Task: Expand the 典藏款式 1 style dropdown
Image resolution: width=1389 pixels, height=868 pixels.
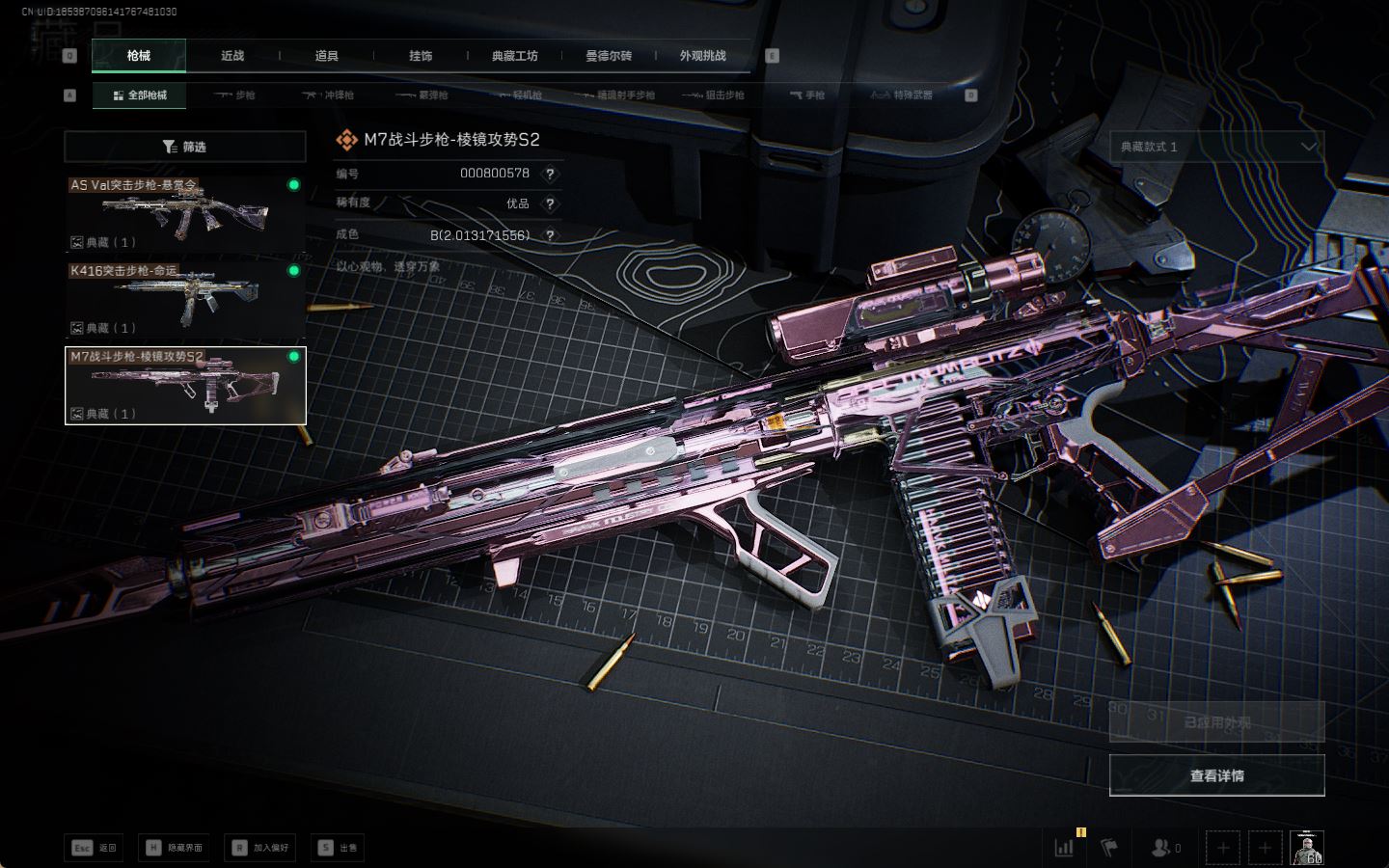Action: tap(1216, 147)
